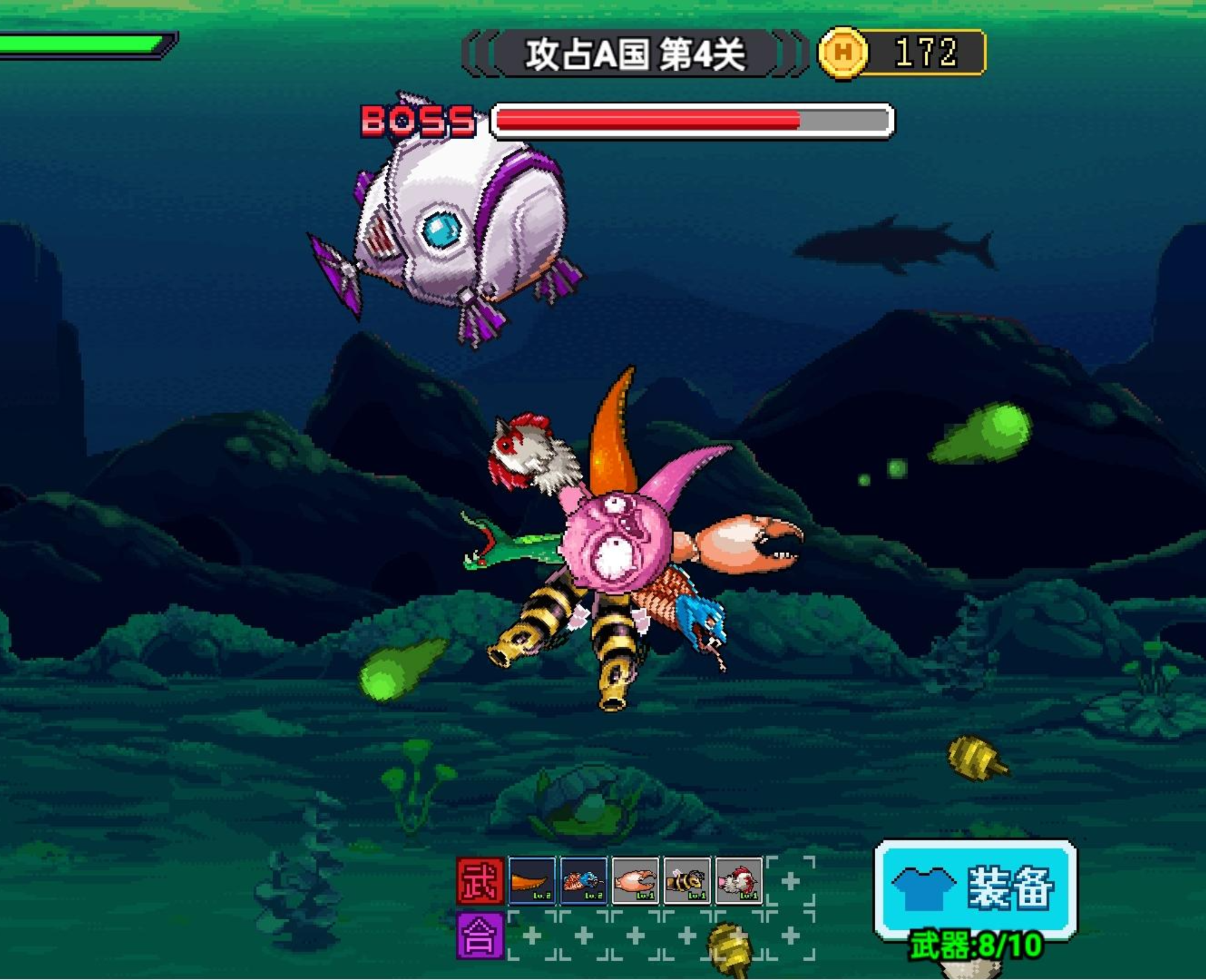Click the red 武 weapon row label
This screenshot has height=980, width=1206.
[x=480, y=881]
